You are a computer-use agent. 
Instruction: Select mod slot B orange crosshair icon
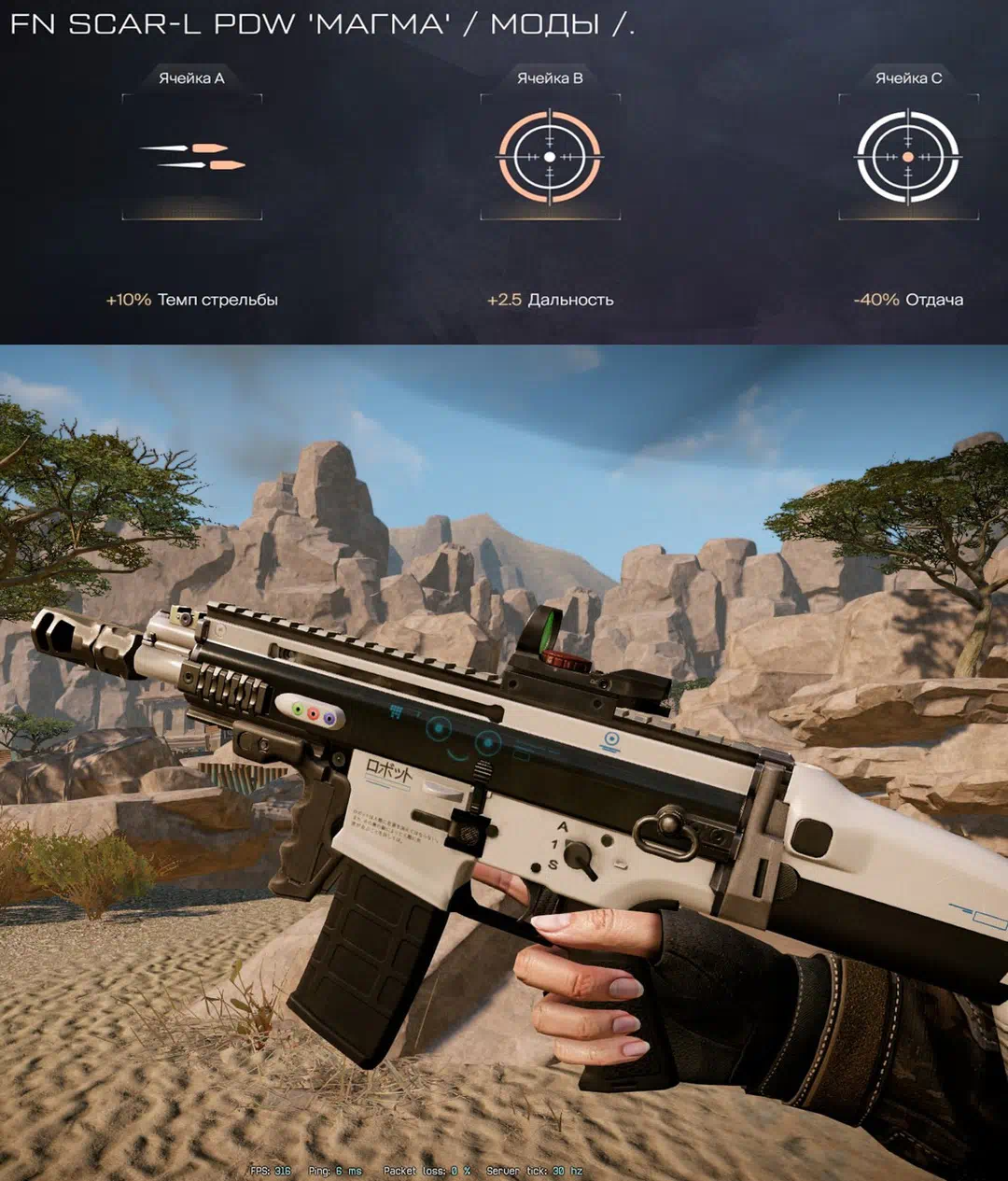[550, 157]
